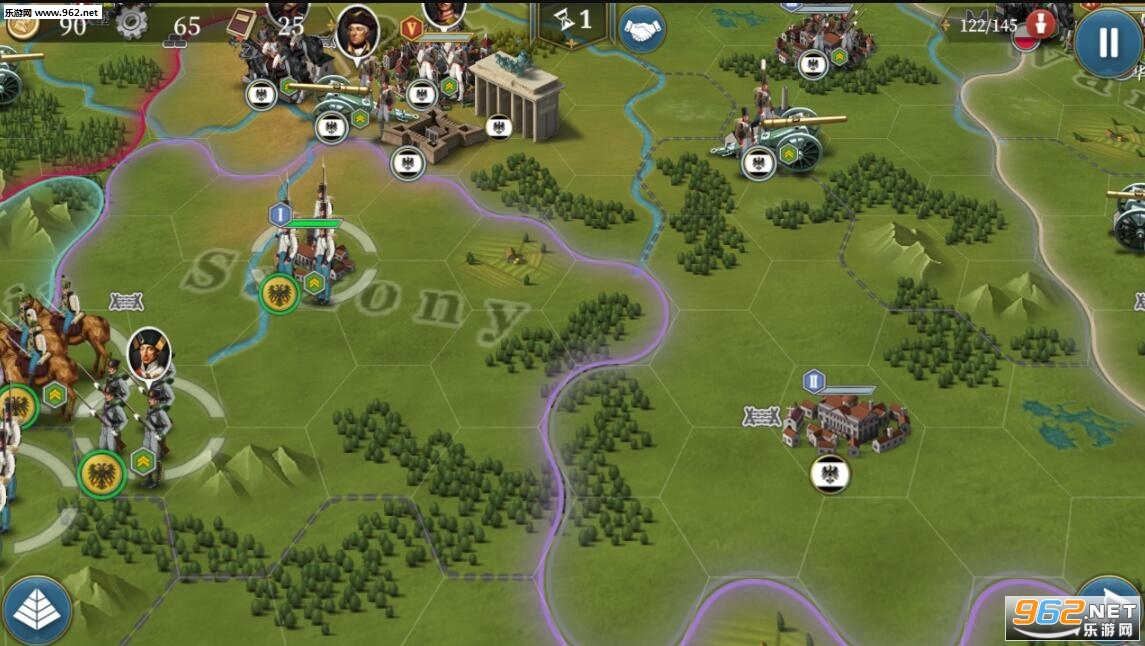Tap the red soldier population icon
Screen dimensions: 1145x646
(1042, 23)
